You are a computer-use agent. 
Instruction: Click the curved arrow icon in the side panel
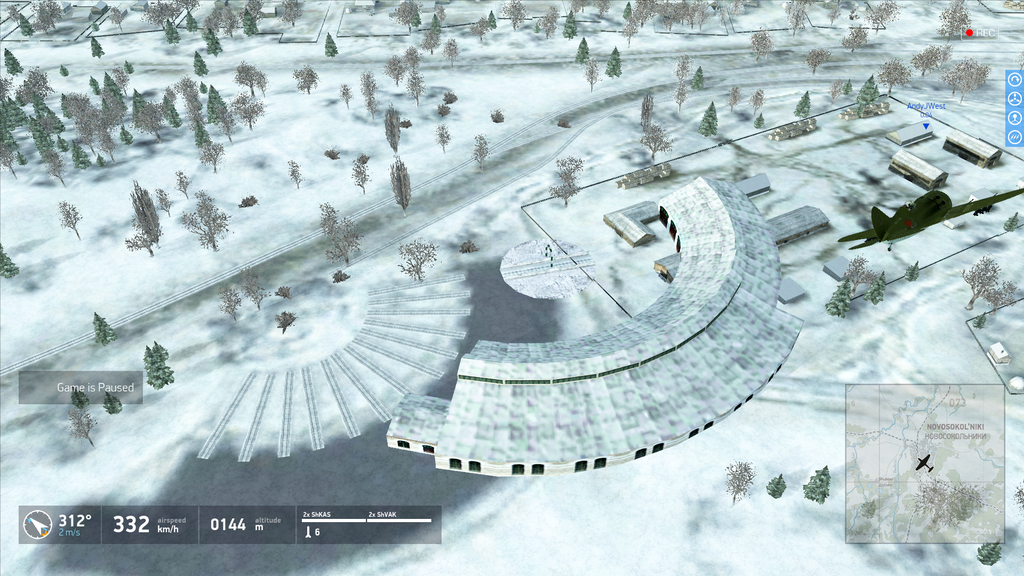pos(1015,81)
